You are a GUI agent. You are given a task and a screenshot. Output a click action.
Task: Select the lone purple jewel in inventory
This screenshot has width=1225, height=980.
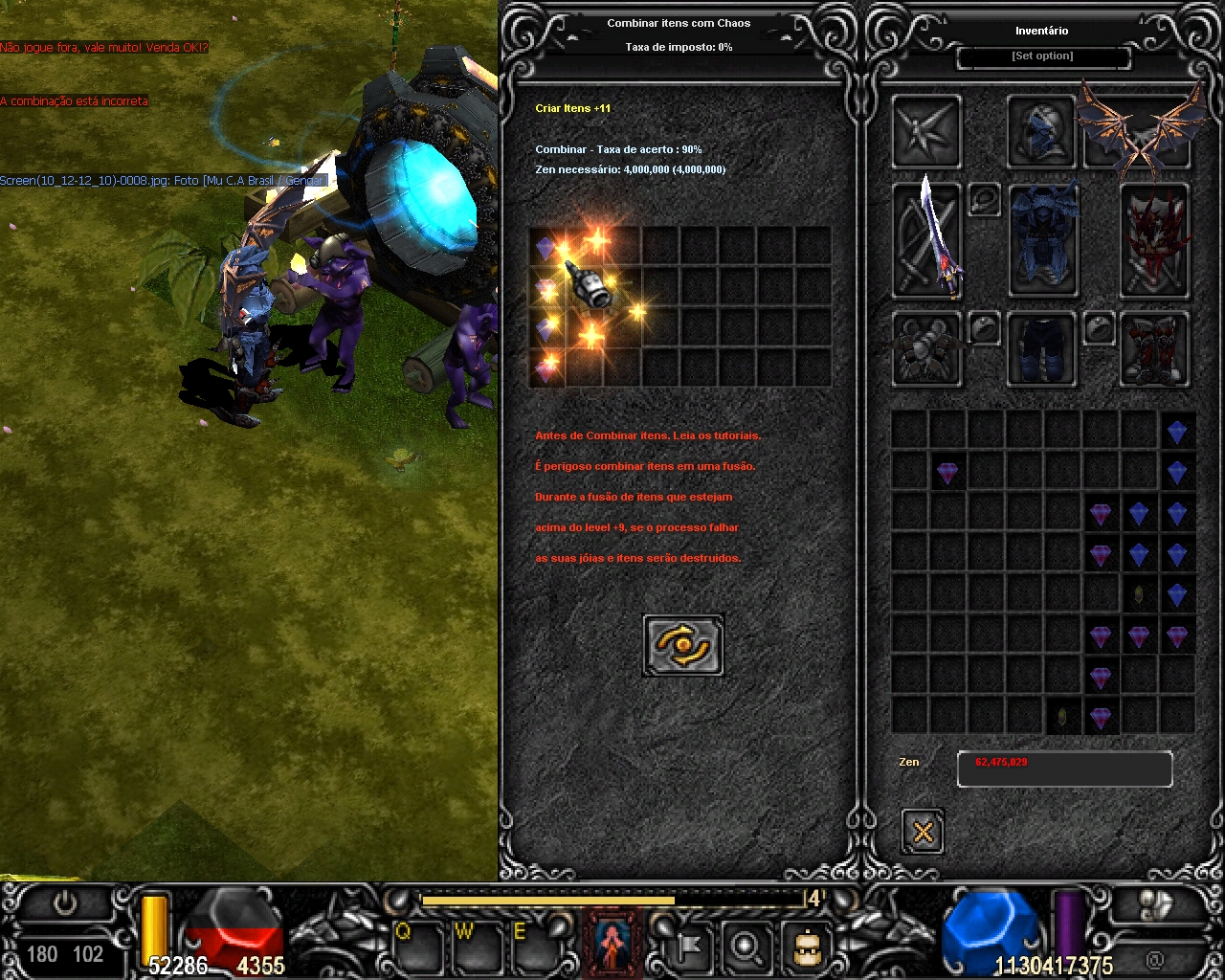(947, 473)
